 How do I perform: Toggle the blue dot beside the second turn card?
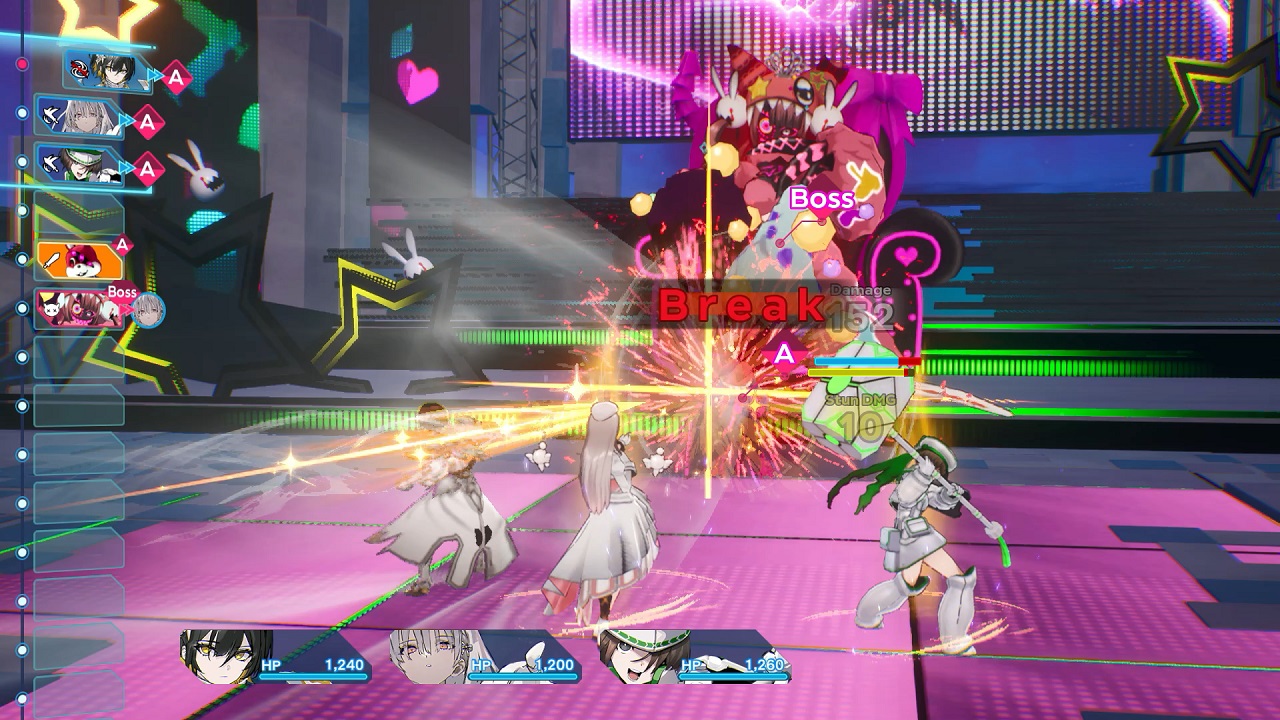pyautogui.click(x=21, y=112)
